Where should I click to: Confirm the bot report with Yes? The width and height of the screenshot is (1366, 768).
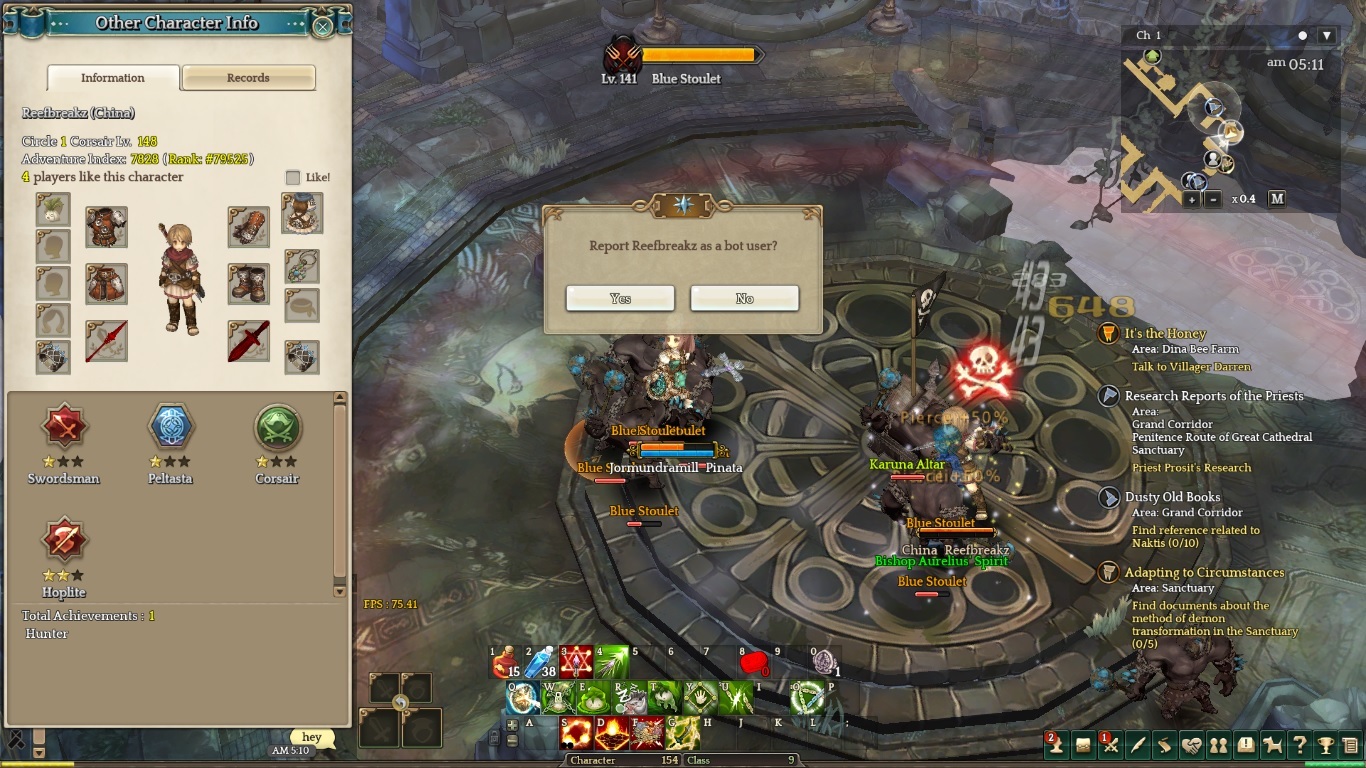620,298
